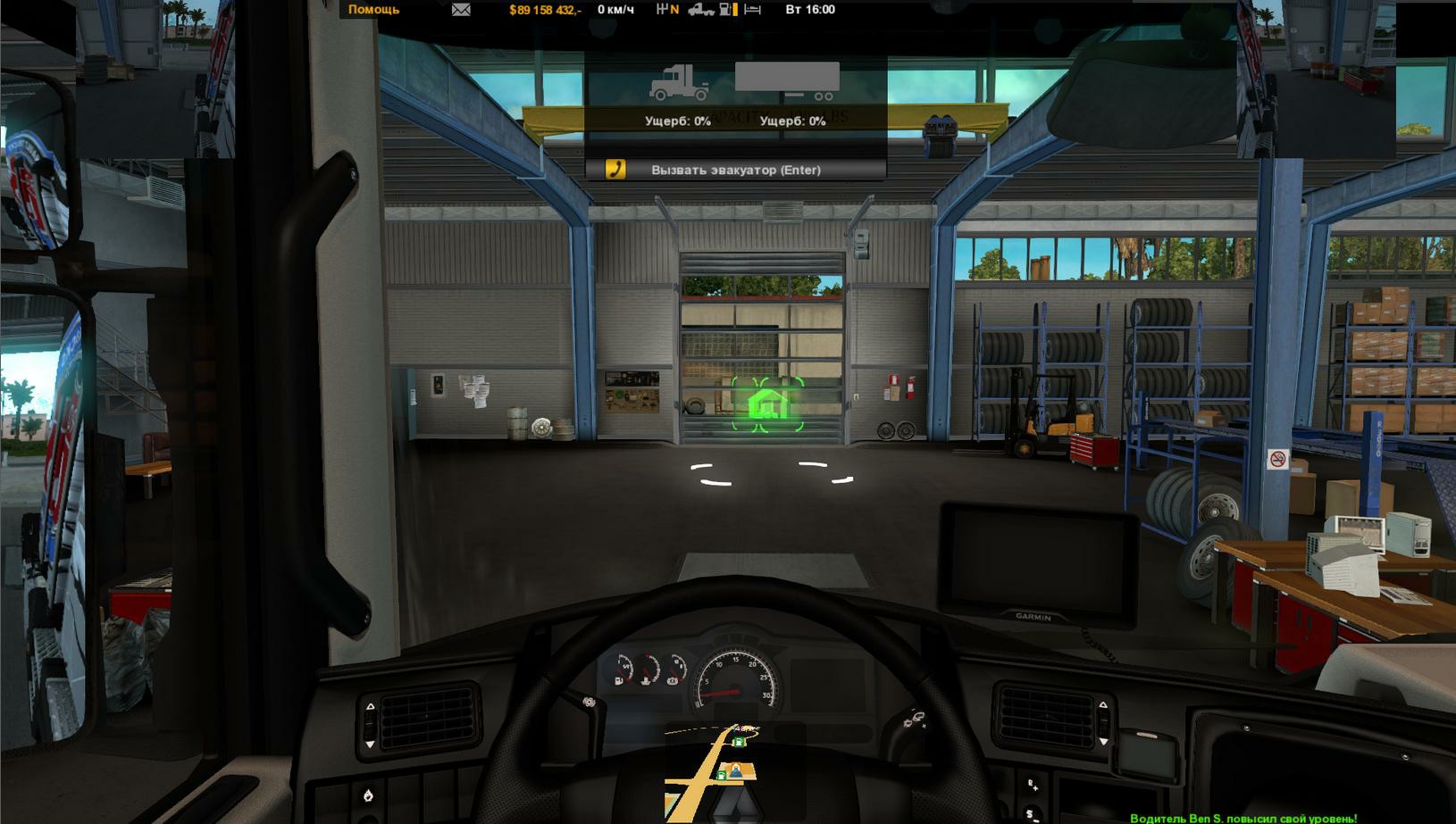Open the Помощь help menu
Screen dimensions: 1456x824
click(373, 10)
